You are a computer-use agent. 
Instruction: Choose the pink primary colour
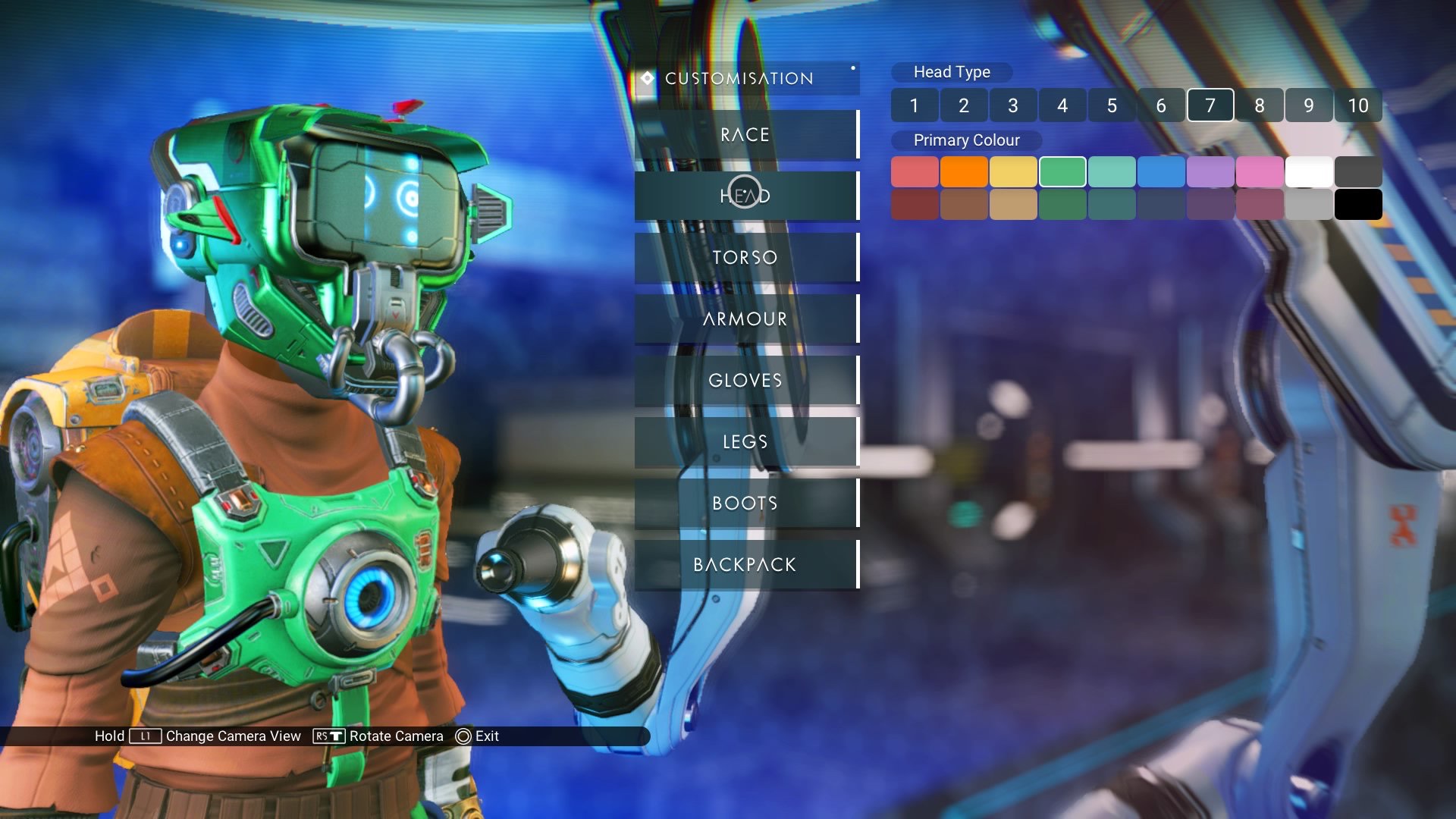[1260, 172]
